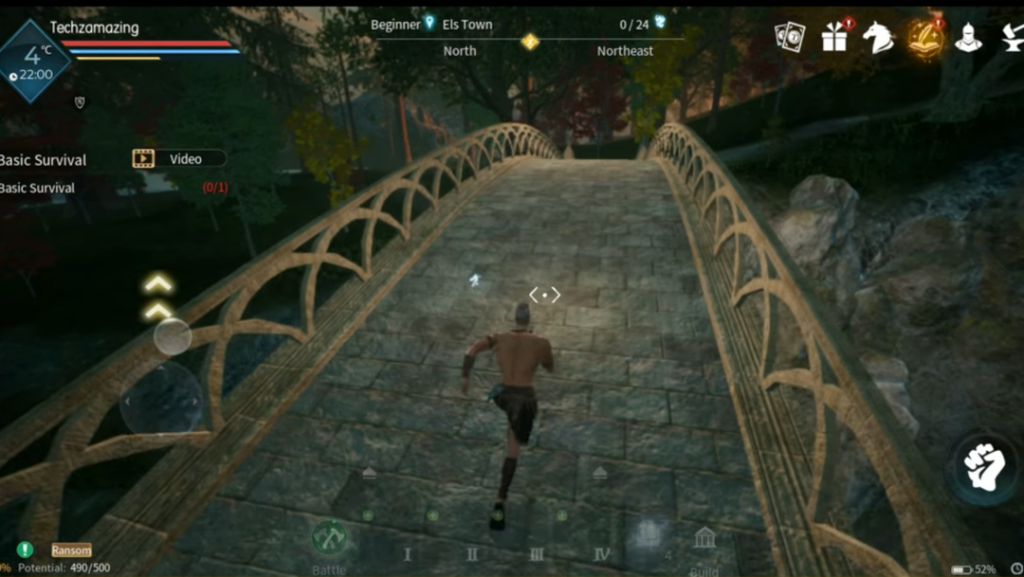Open the temperature and time diamond panel

click(34, 61)
